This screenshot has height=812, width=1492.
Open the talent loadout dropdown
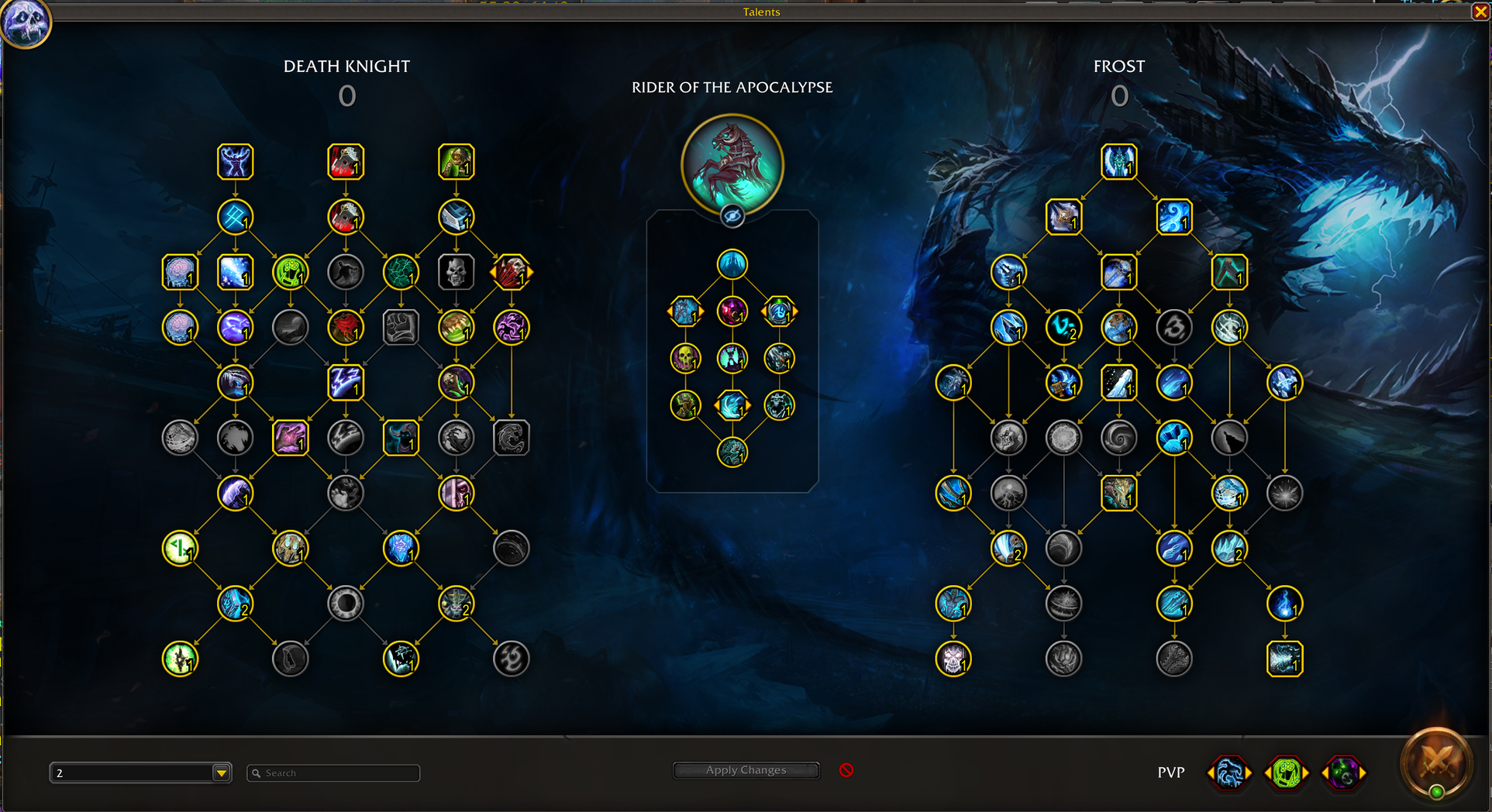tap(222, 772)
